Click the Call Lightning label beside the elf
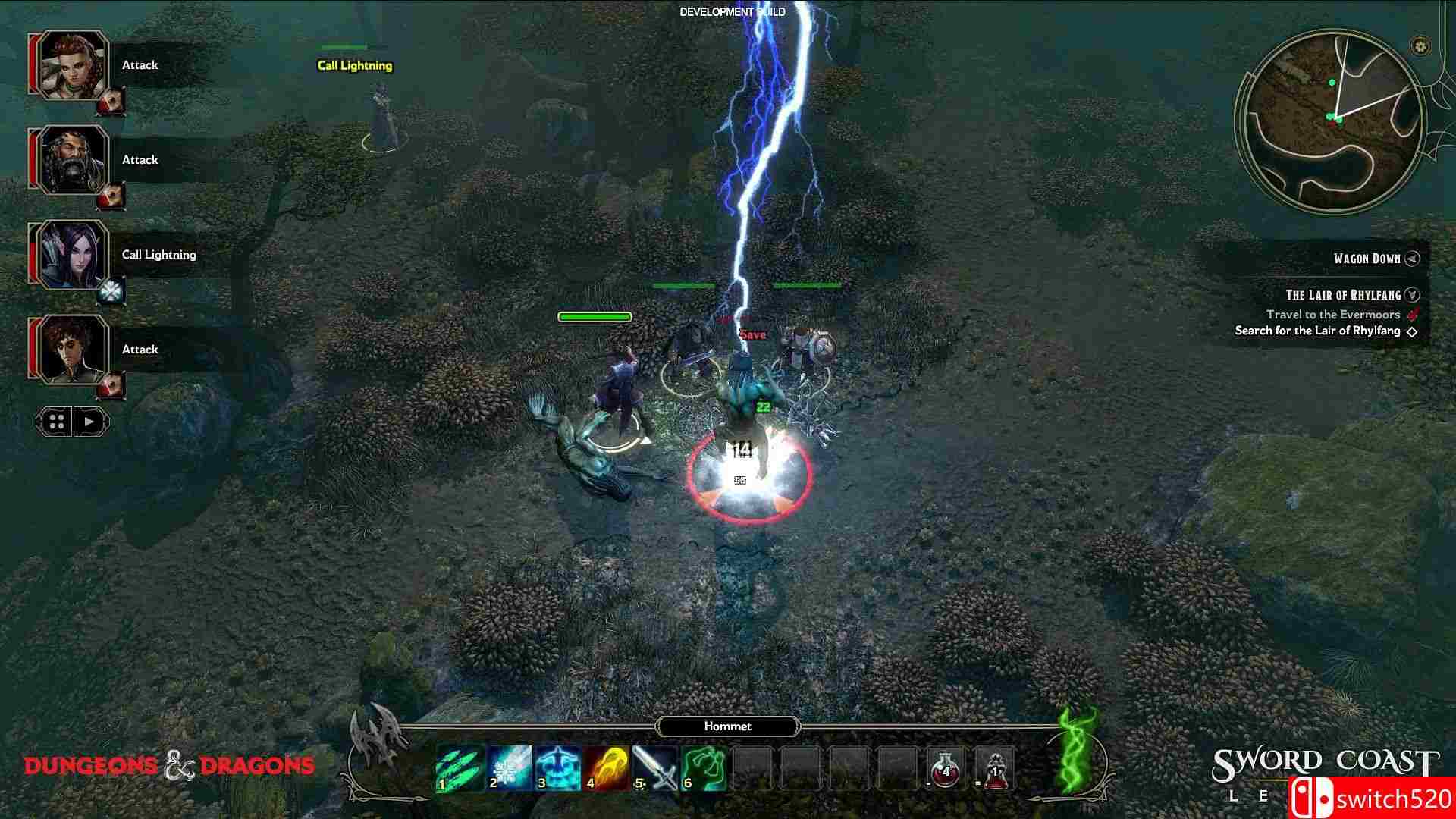Viewport: 1456px width, 819px height. (353, 66)
